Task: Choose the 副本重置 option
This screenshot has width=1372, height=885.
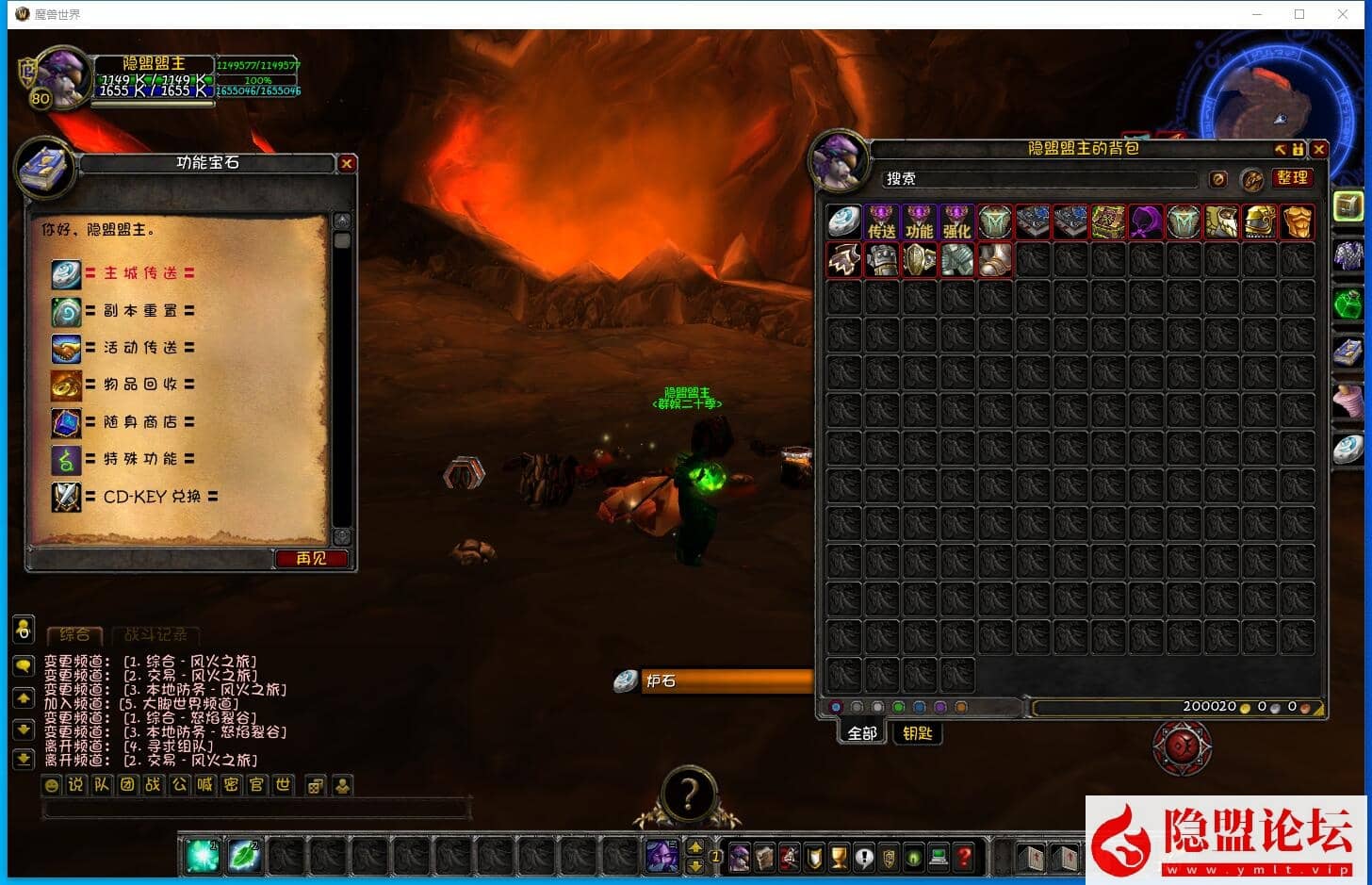Action: pyautogui.click(x=139, y=311)
